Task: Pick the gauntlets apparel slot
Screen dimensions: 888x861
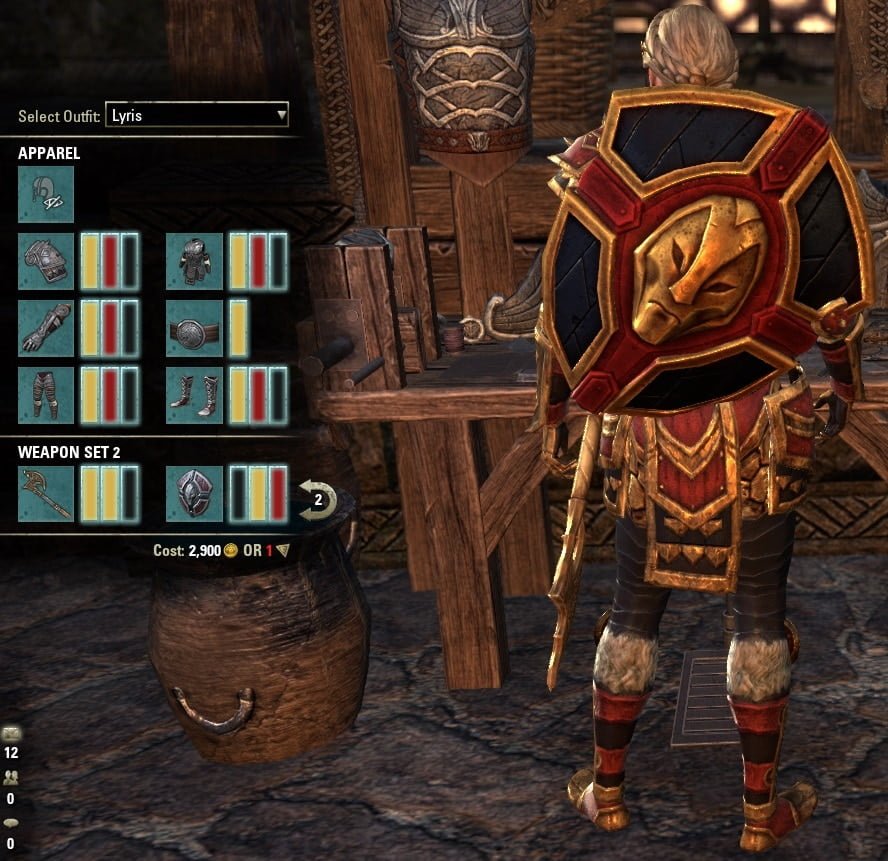Action: point(46,328)
